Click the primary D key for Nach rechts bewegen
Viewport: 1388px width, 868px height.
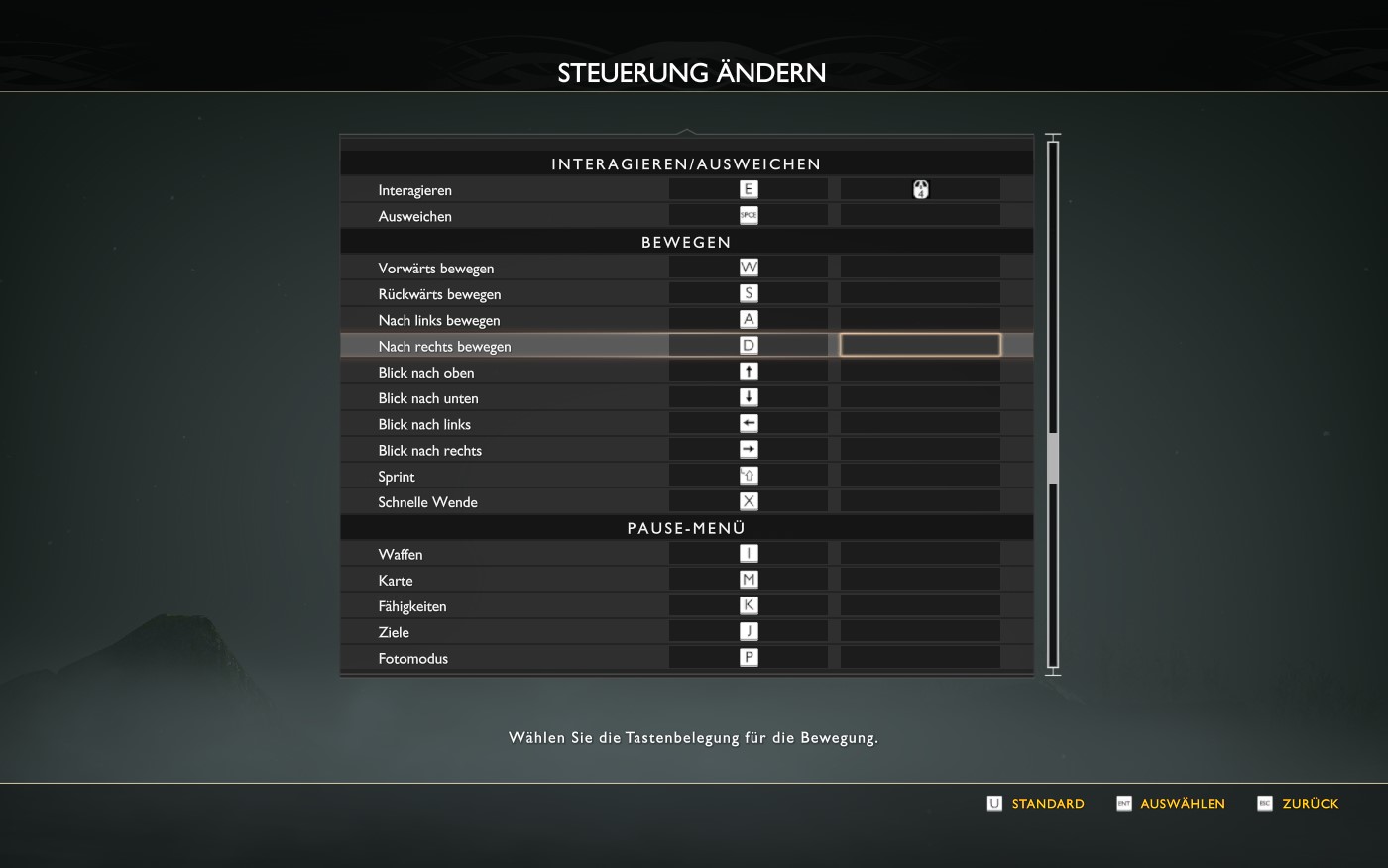(x=749, y=346)
